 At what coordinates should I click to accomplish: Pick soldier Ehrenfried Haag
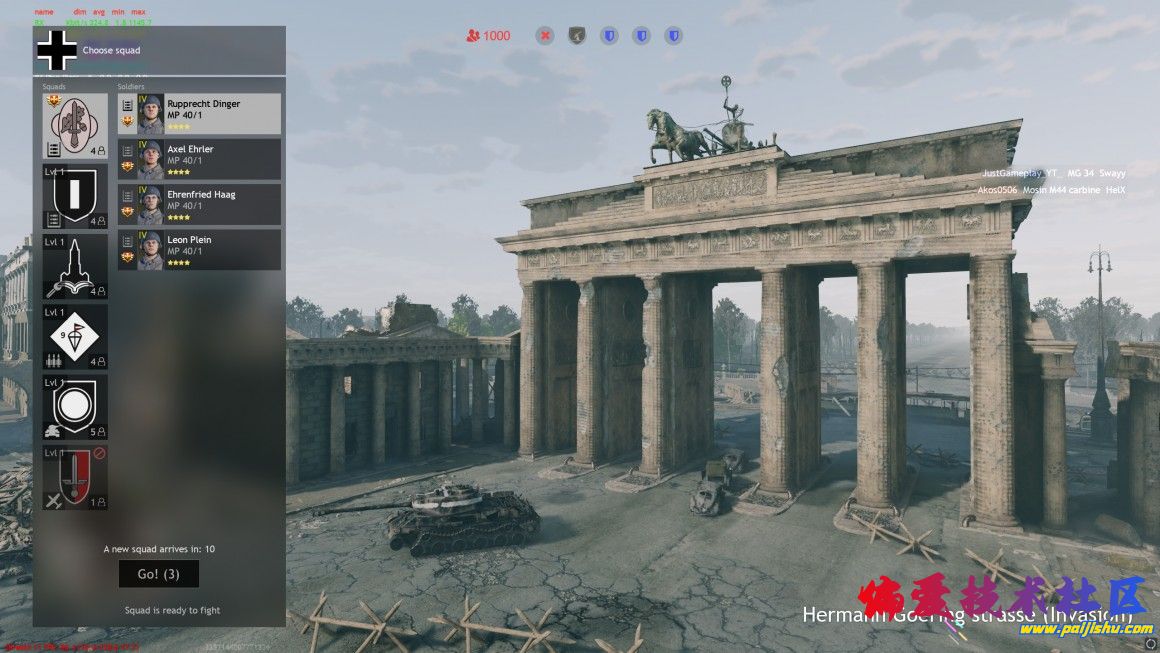(199, 204)
